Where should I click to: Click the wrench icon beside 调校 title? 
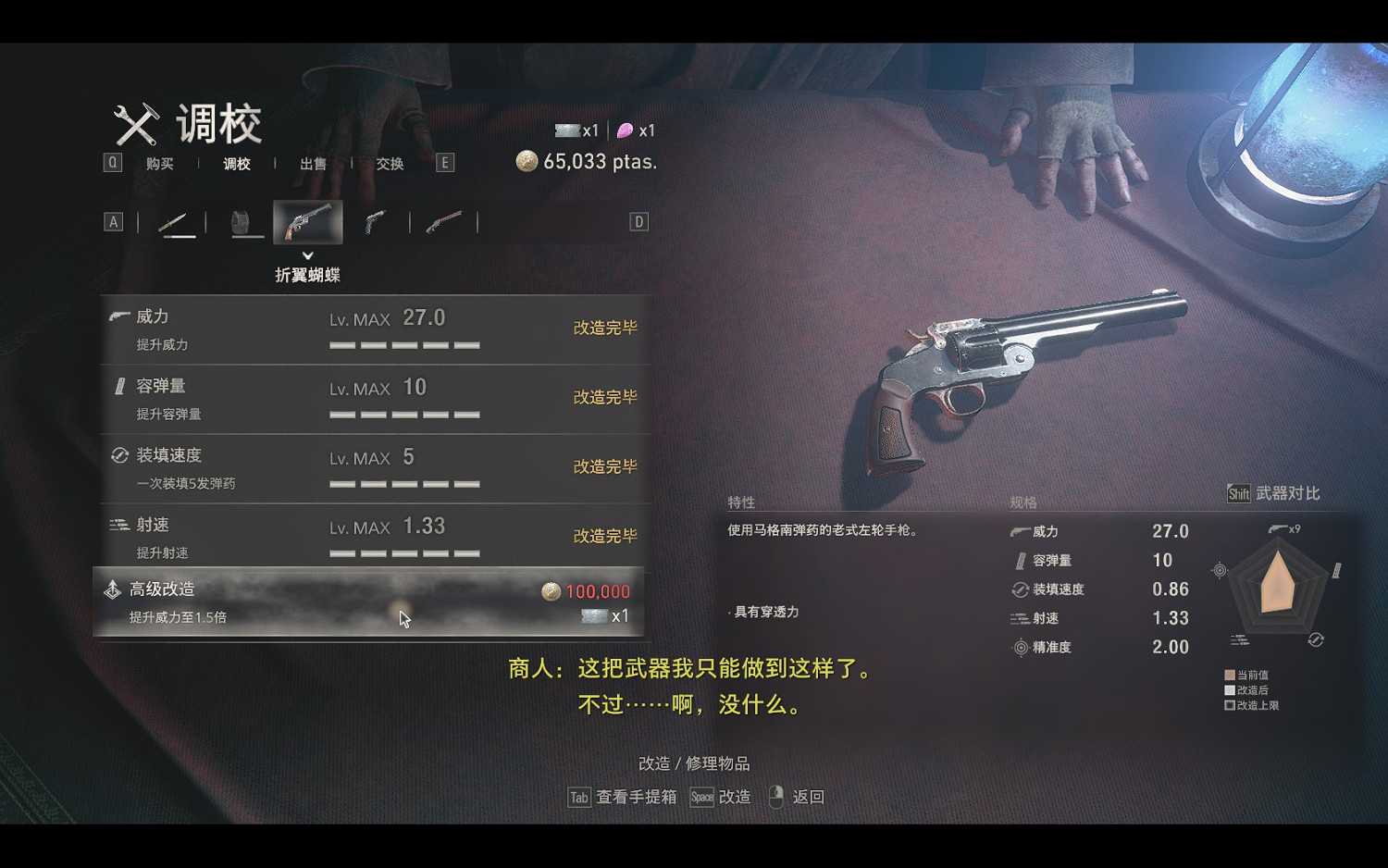pos(135,123)
